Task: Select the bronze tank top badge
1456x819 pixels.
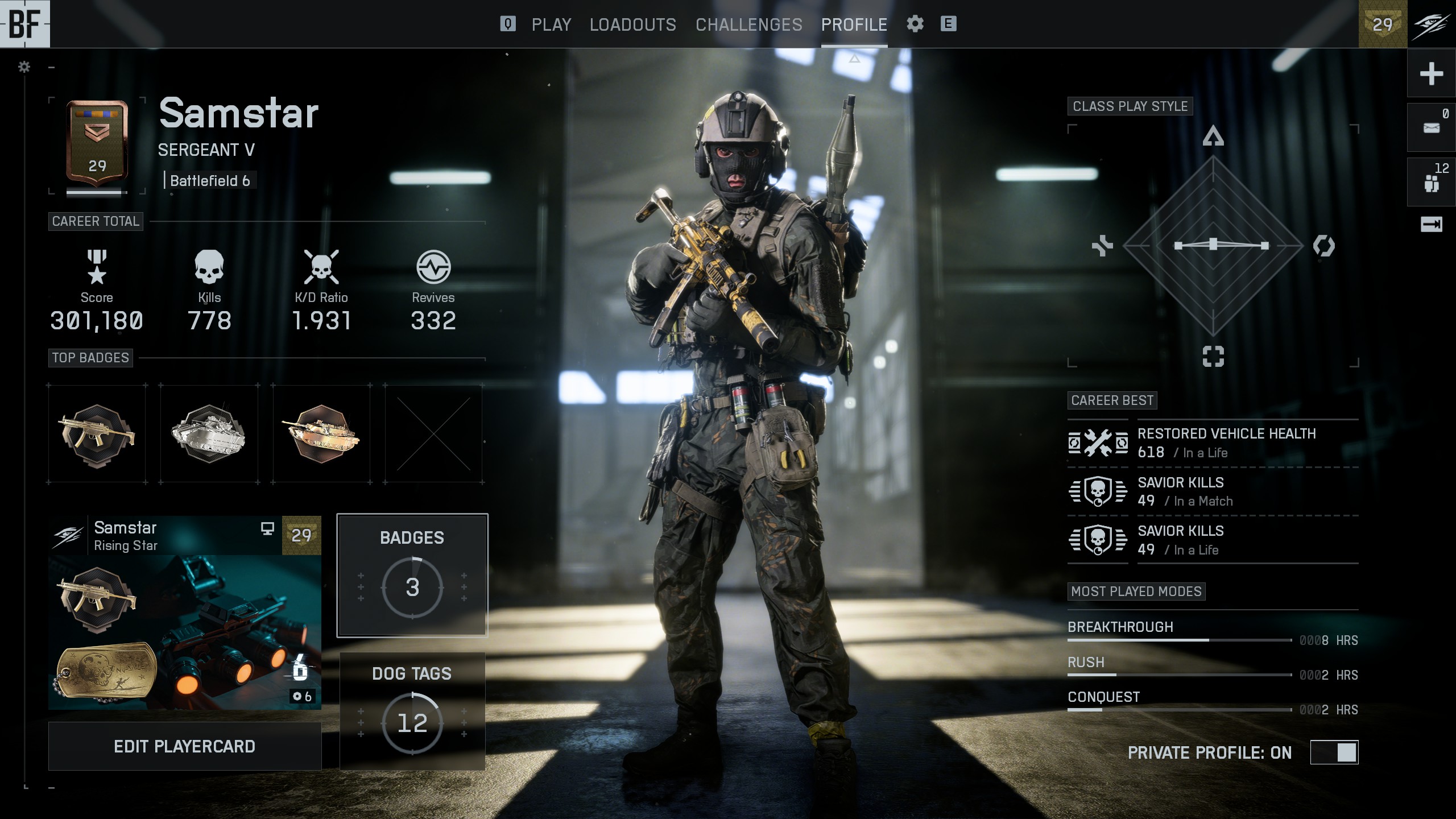Action: [x=321, y=434]
